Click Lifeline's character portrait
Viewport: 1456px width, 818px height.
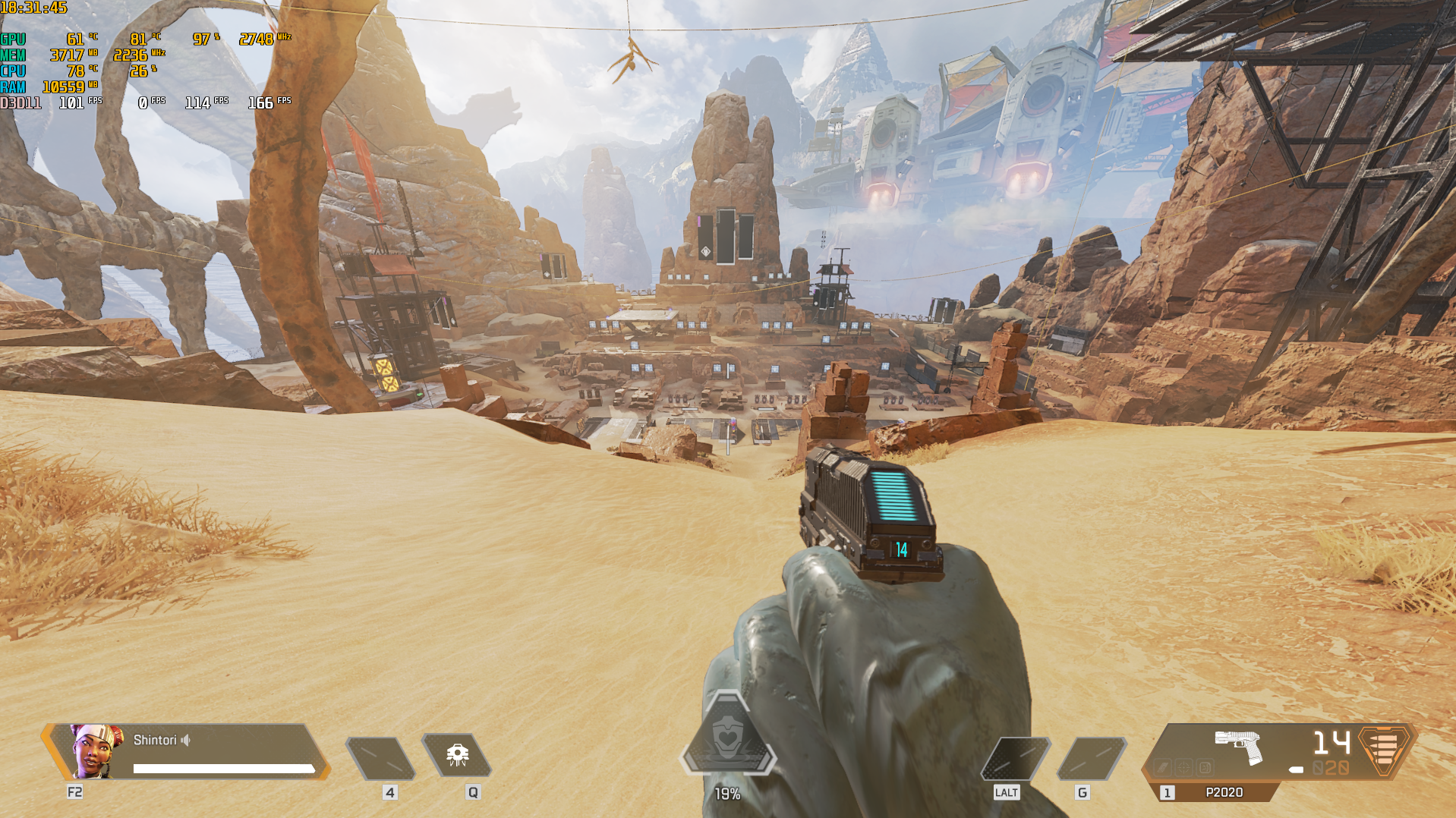pos(96,750)
